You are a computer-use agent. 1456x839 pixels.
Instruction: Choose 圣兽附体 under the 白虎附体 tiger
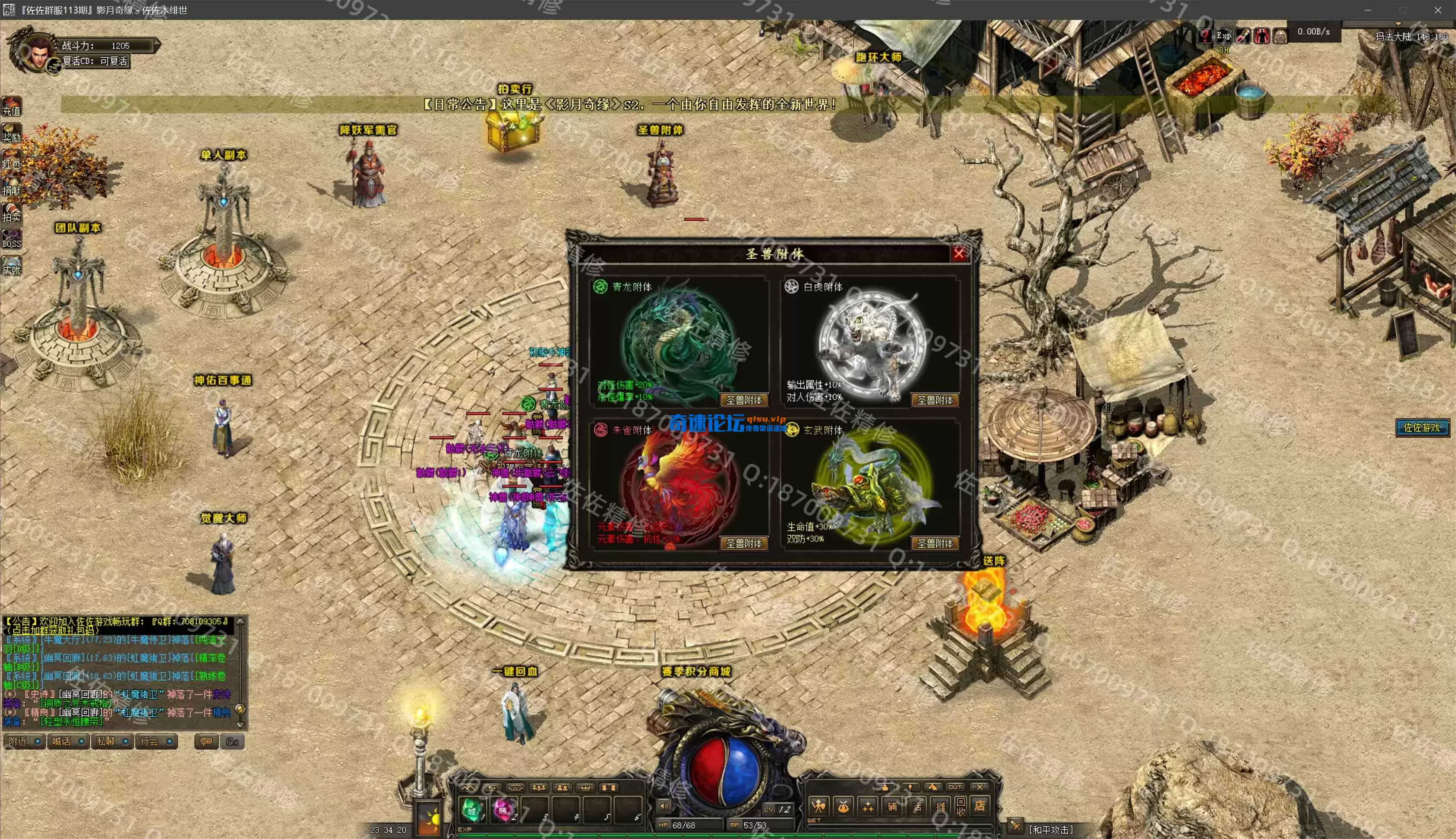click(935, 400)
